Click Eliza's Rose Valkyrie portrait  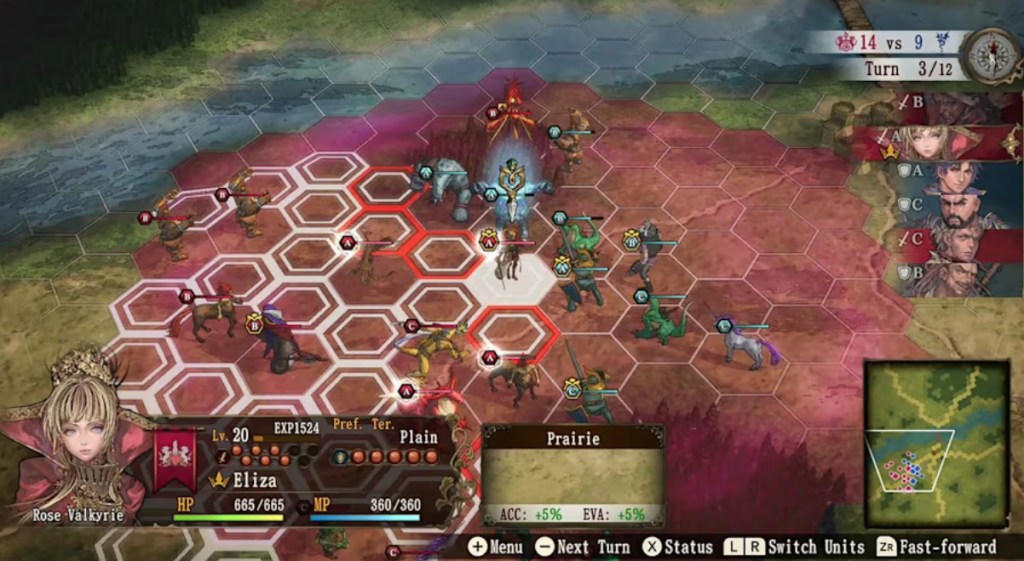tap(77, 440)
